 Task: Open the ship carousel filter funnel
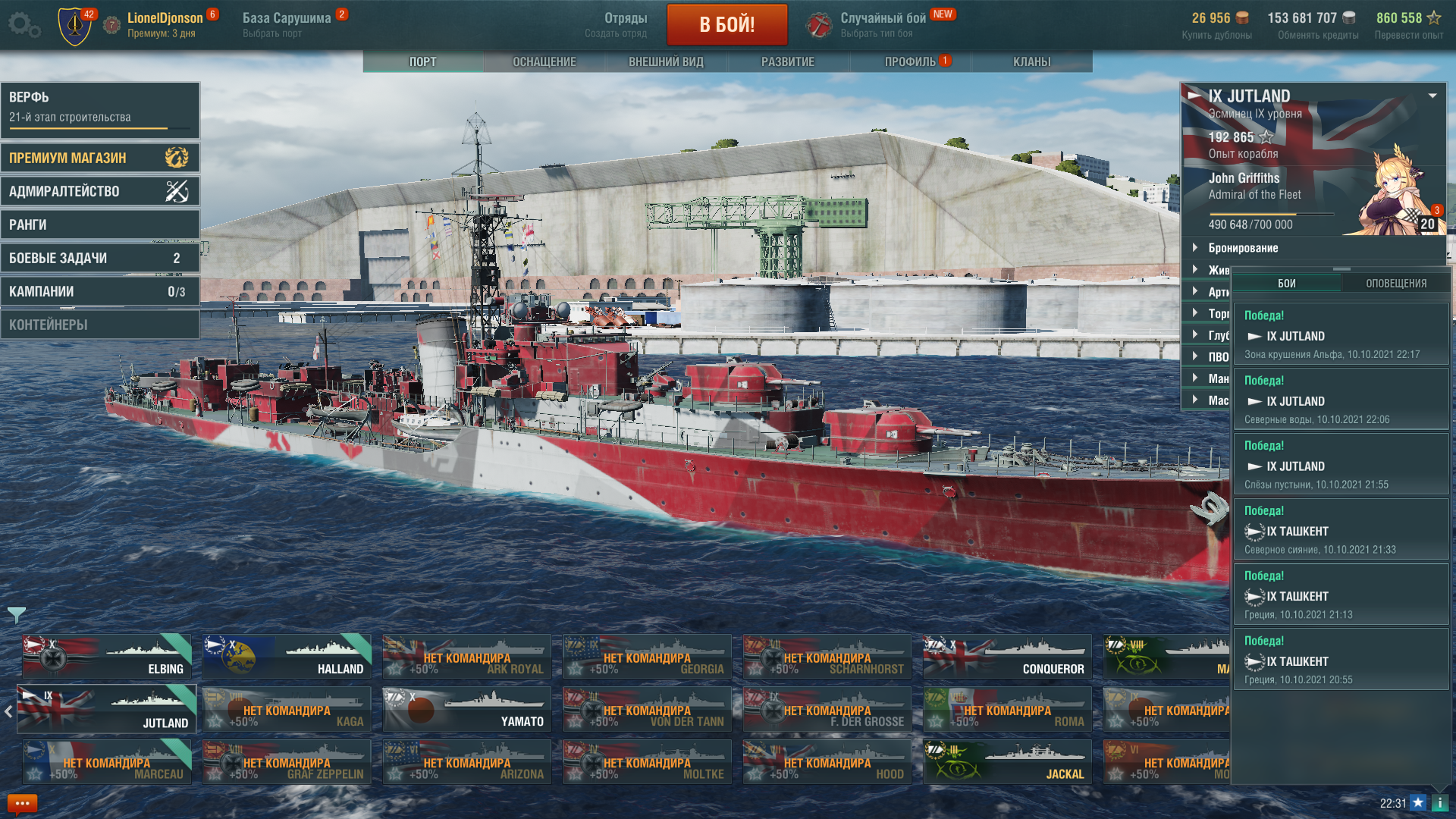coord(16,615)
